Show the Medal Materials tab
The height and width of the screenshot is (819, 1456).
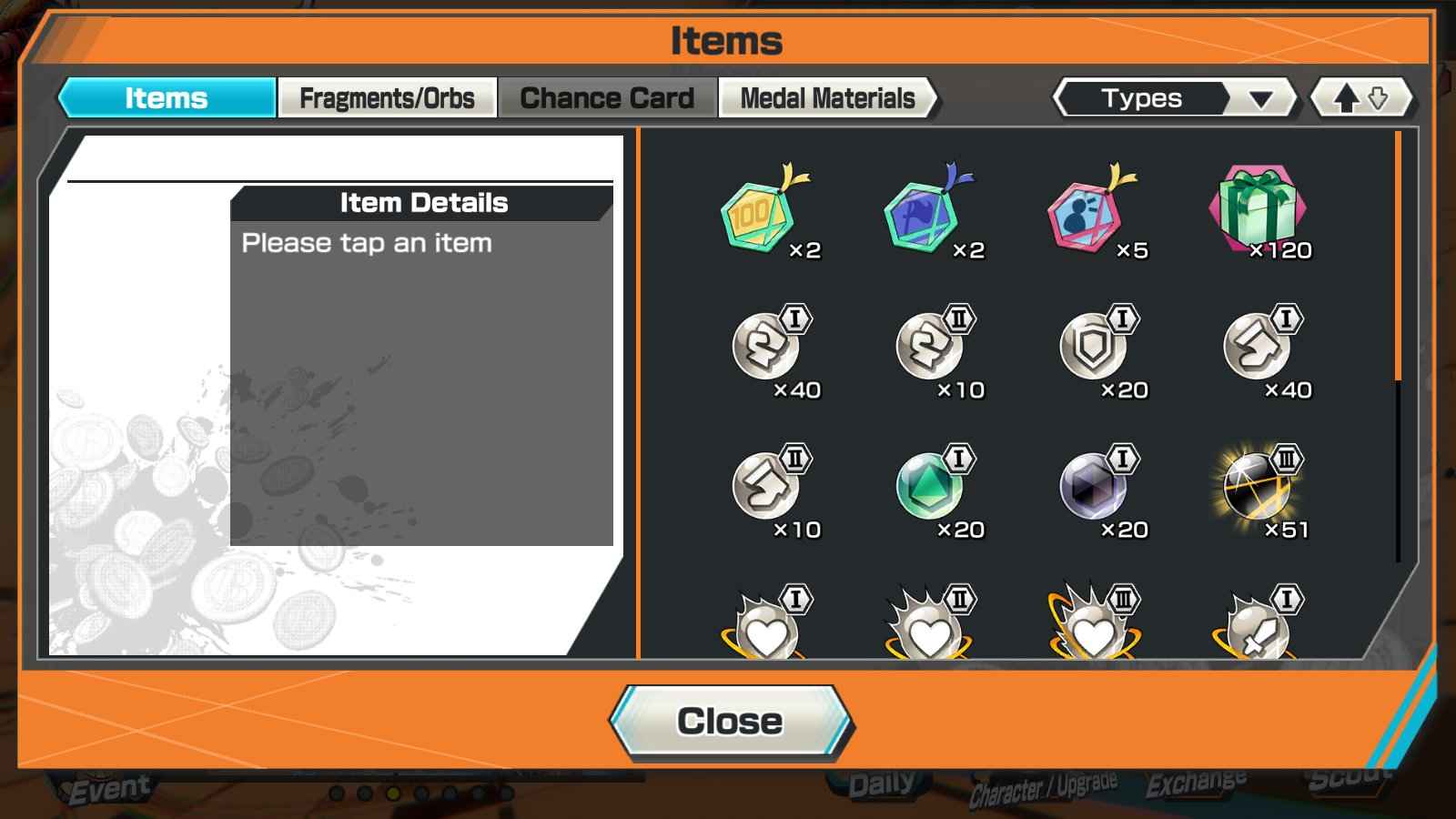click(x=827, y=97)
